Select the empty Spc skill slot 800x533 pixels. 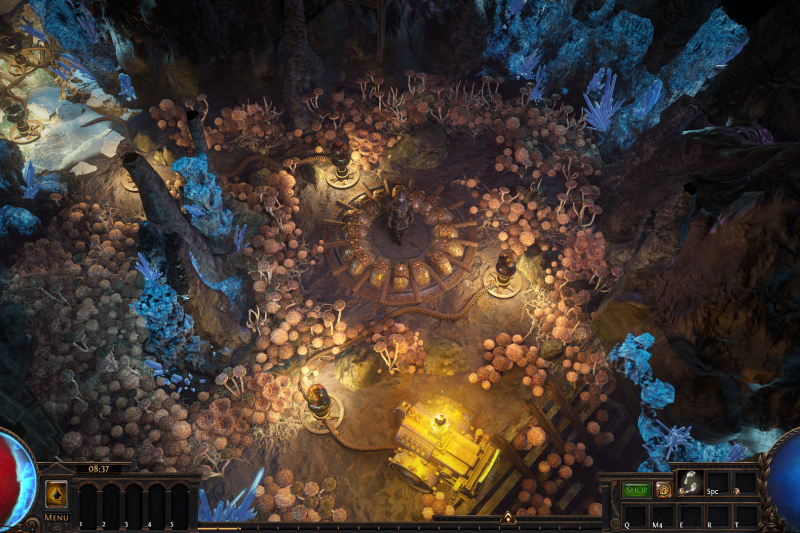[x=716, y=483]
